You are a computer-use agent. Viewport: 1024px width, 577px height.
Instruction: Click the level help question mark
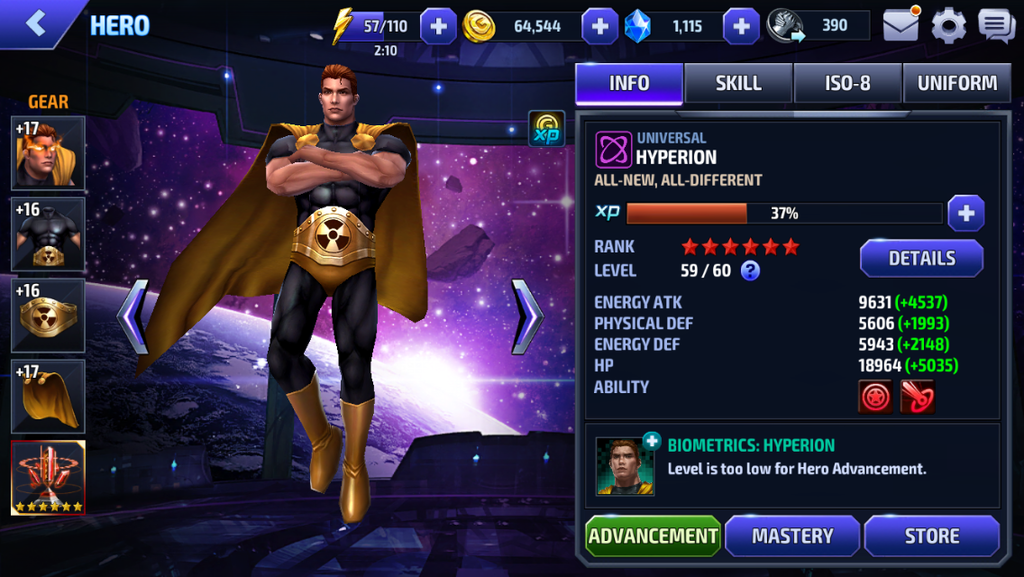coord(750,270)
